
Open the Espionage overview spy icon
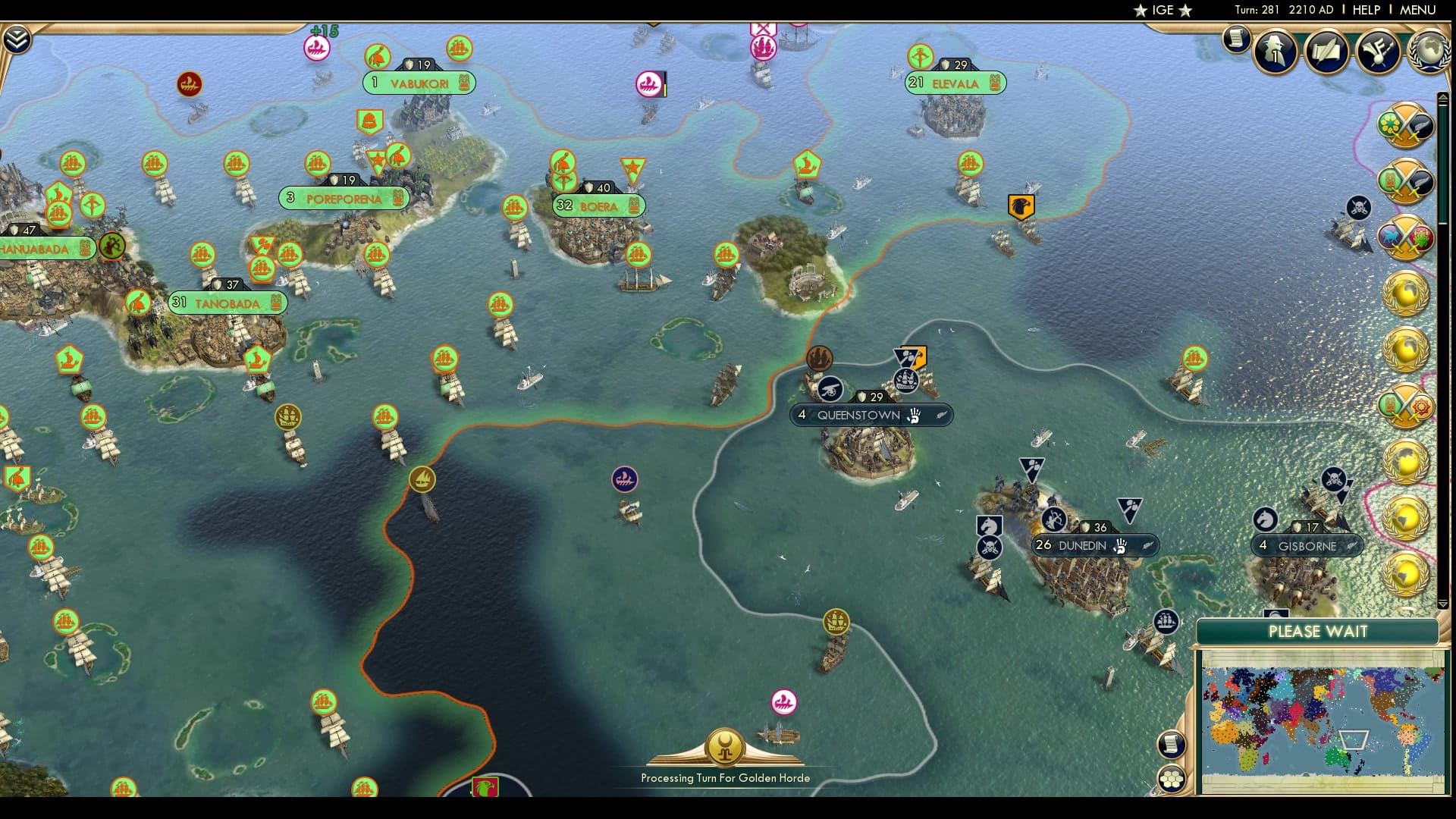point(1274,52)
